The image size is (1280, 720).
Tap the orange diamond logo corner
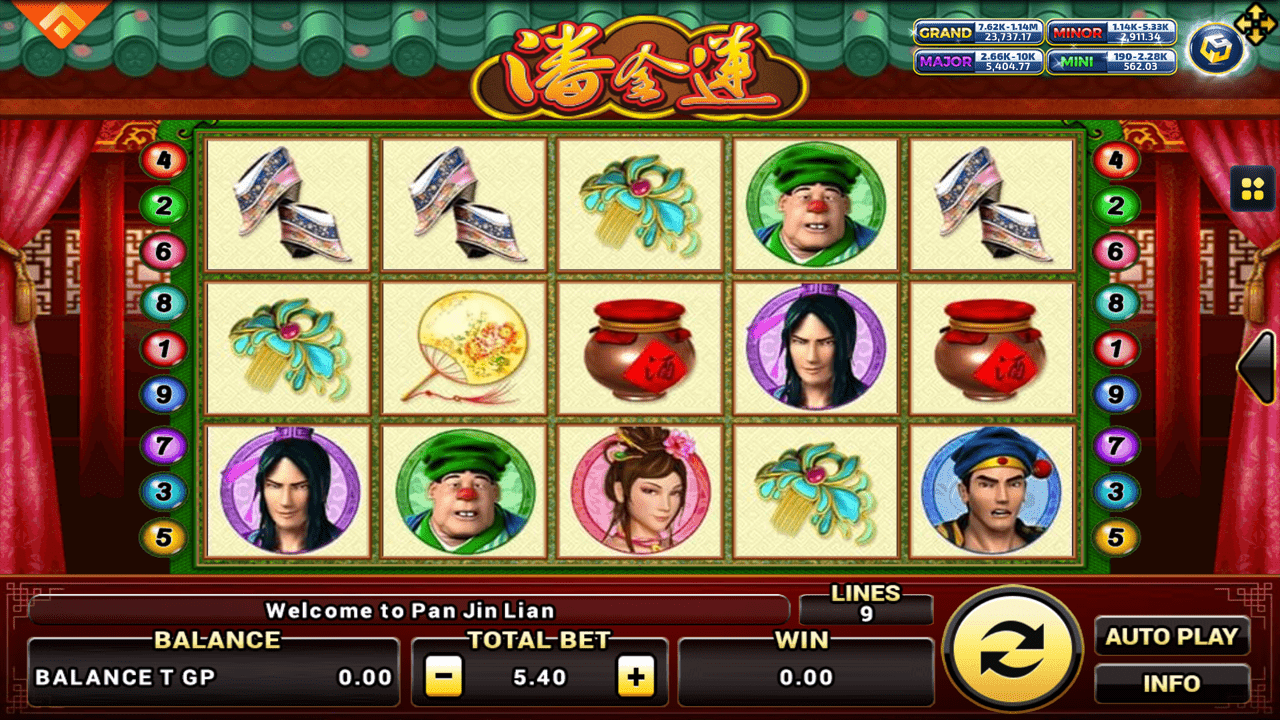click(x=62, y=22)
